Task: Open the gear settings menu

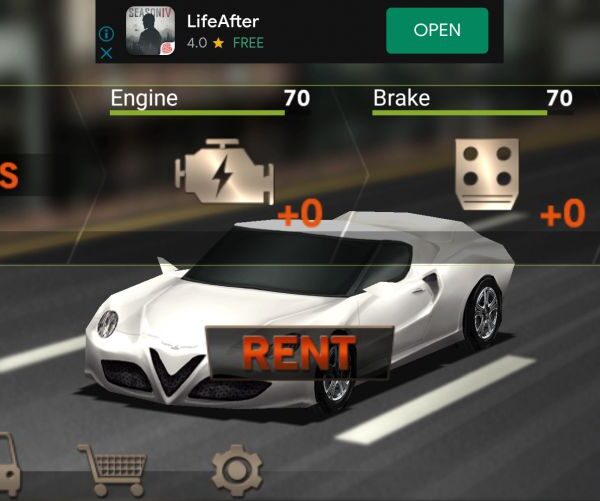Action: pos(237,469)
